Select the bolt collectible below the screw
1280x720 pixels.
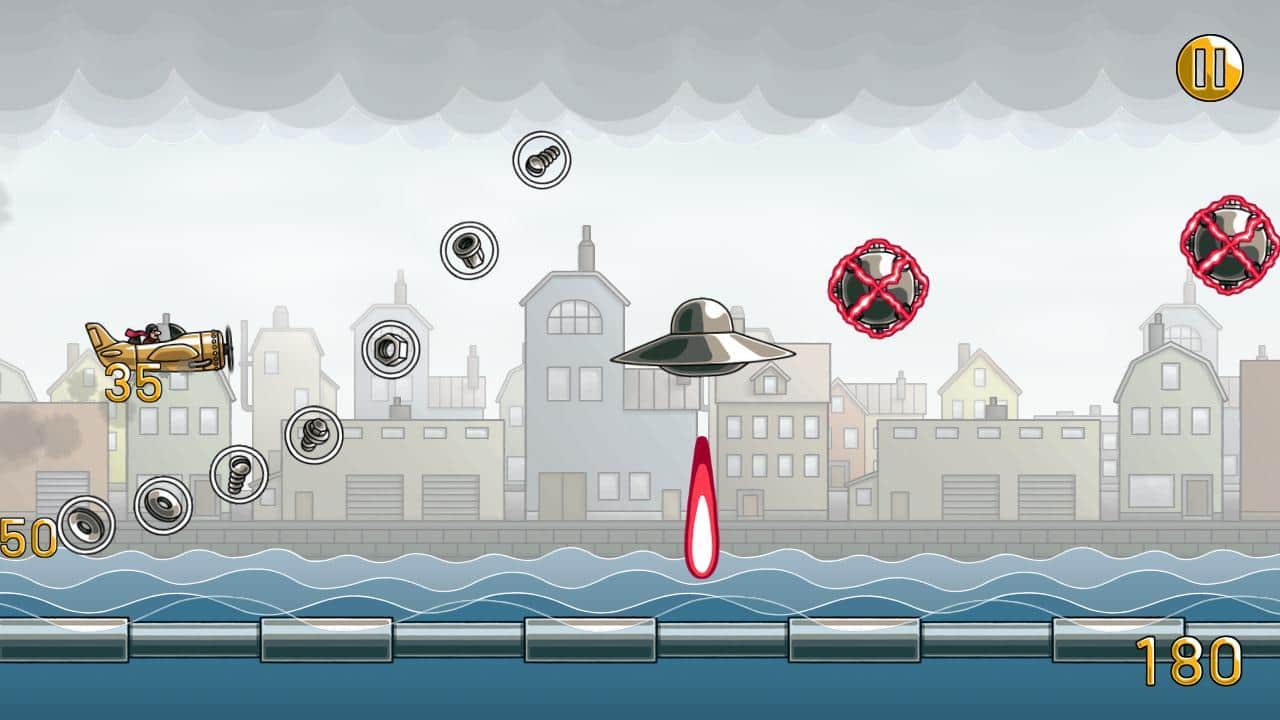pos(470,251)
